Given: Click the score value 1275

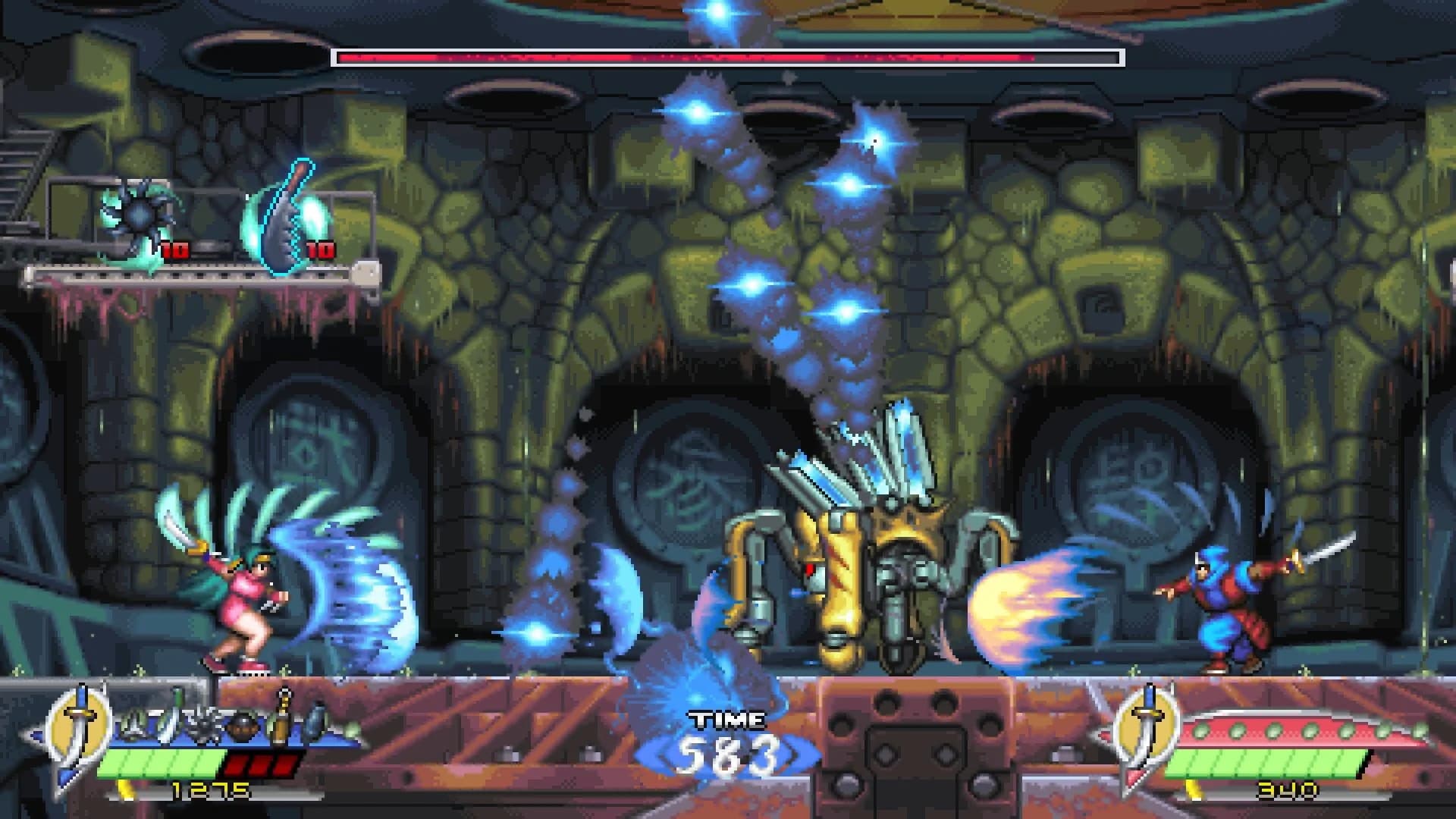Looking at the screenshot, I should click(211, 789).
